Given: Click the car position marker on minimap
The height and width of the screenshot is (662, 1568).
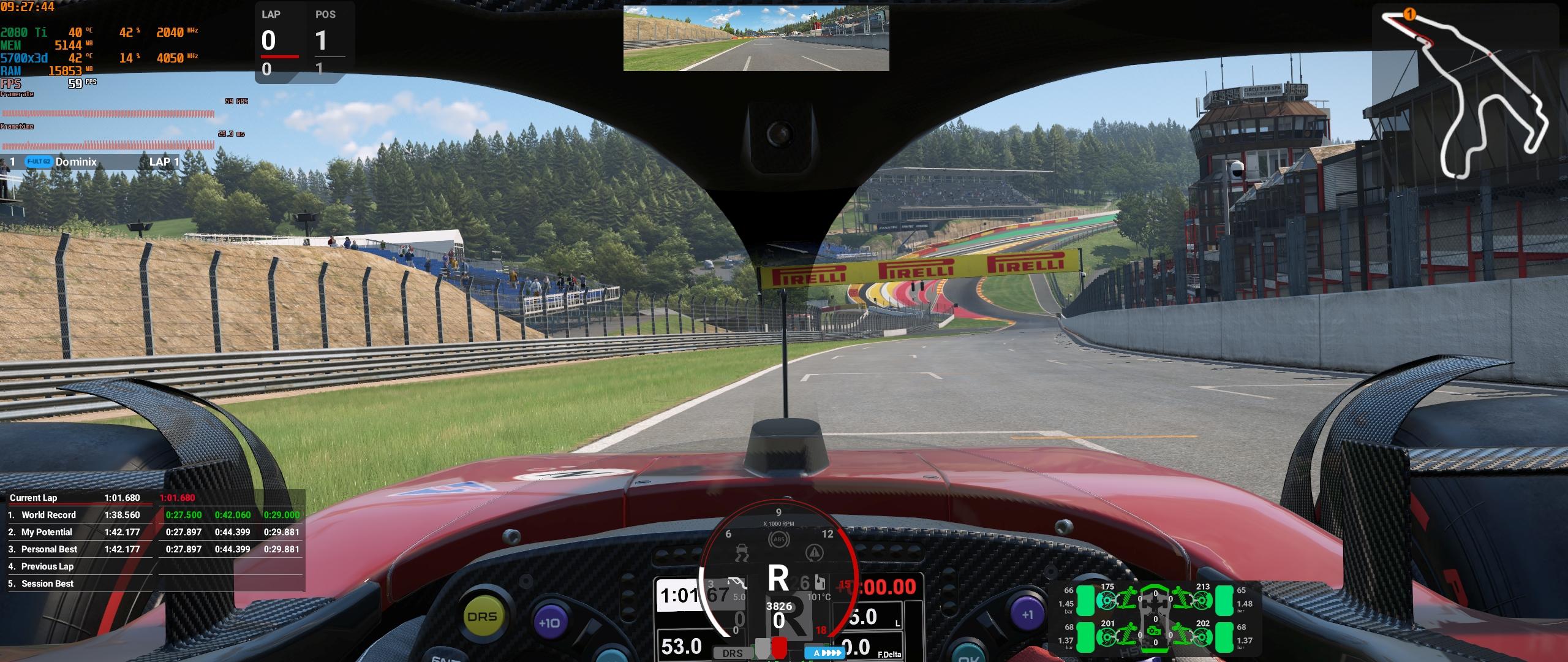Looking at the screenshot, I should coord(1409,14).
